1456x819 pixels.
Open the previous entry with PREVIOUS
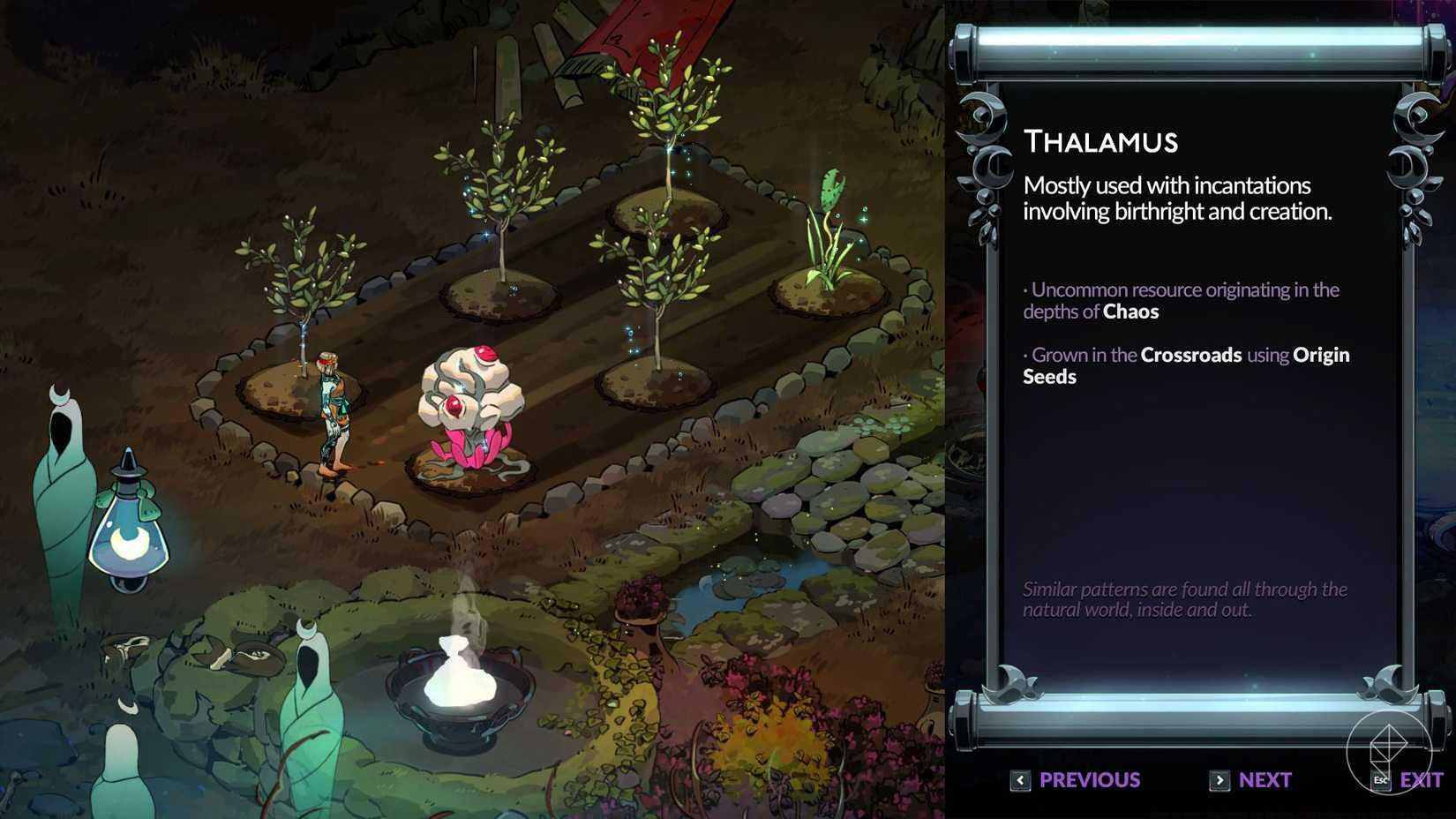pos(1089,780)
